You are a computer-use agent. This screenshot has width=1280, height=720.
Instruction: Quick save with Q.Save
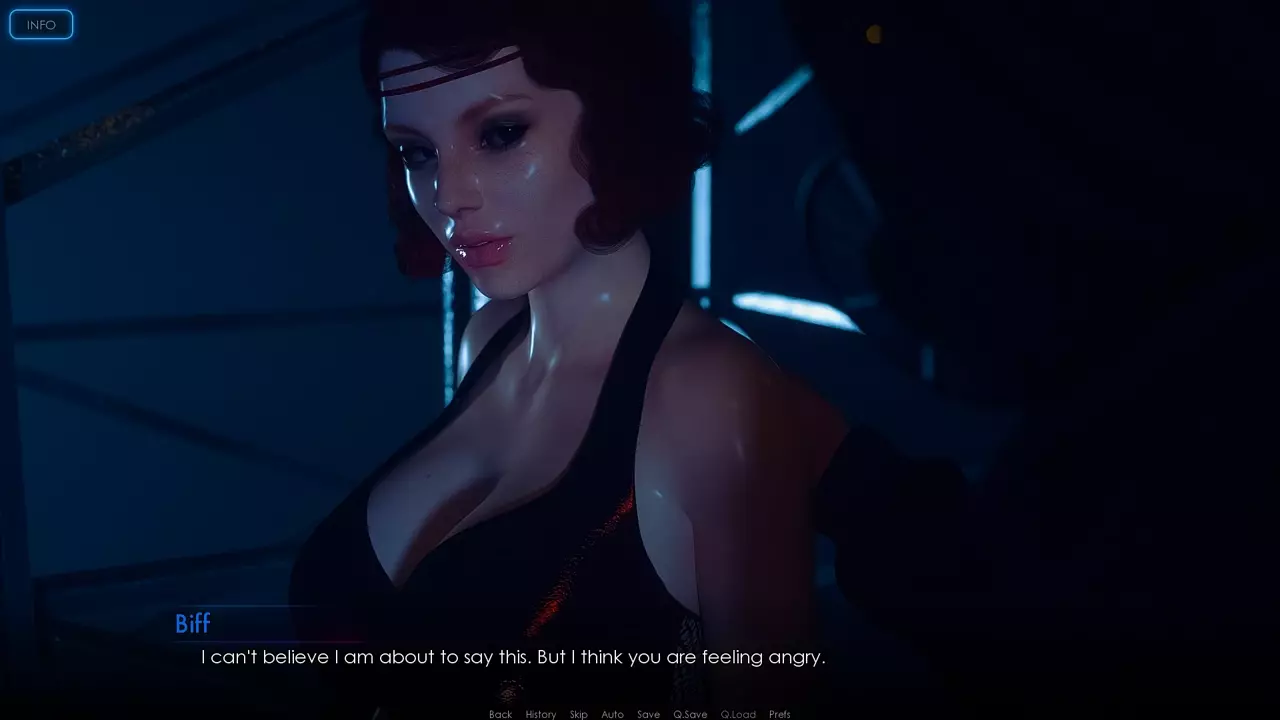pos(690,714)
